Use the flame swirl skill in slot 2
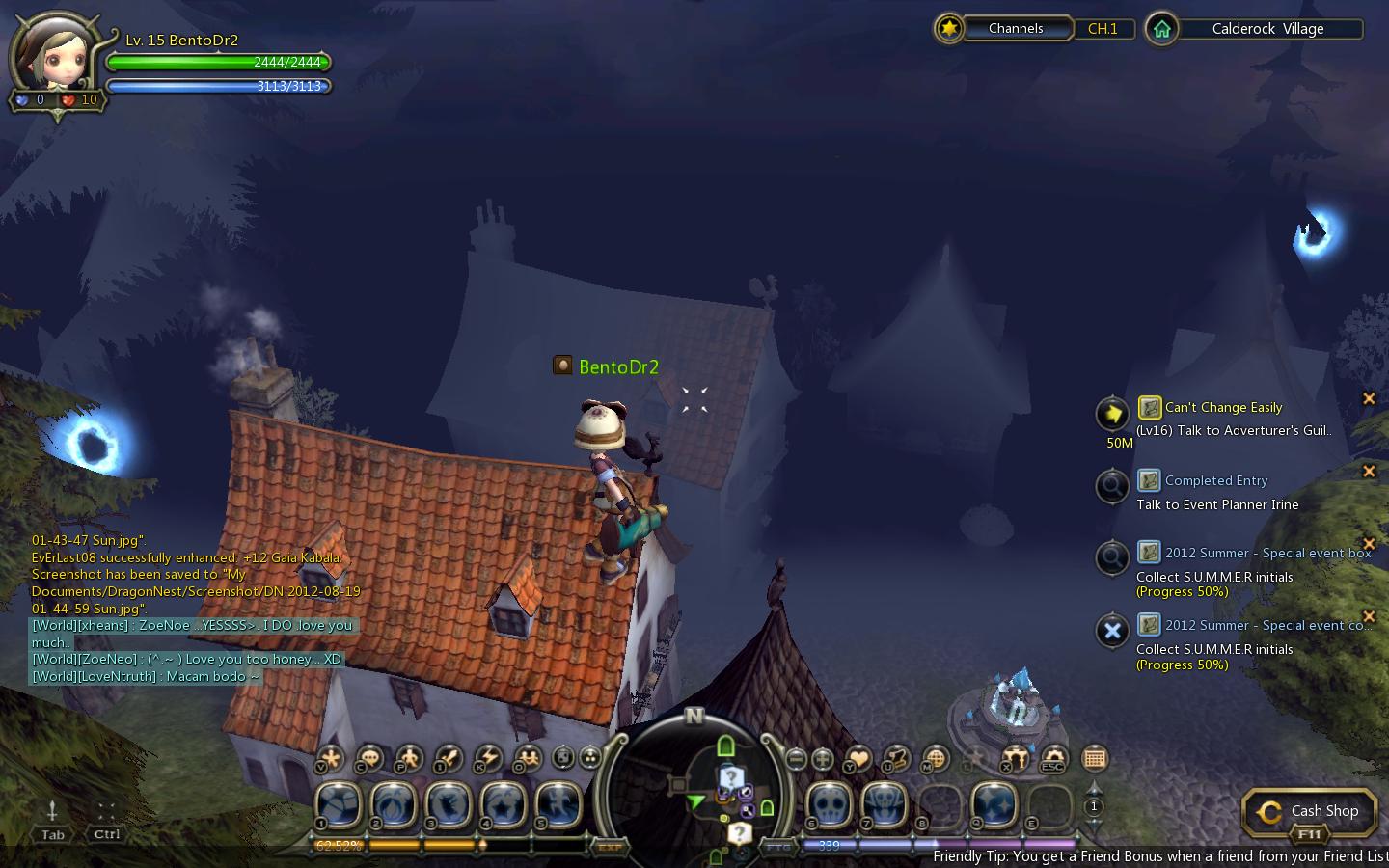1389x868 pixels. 393,803
